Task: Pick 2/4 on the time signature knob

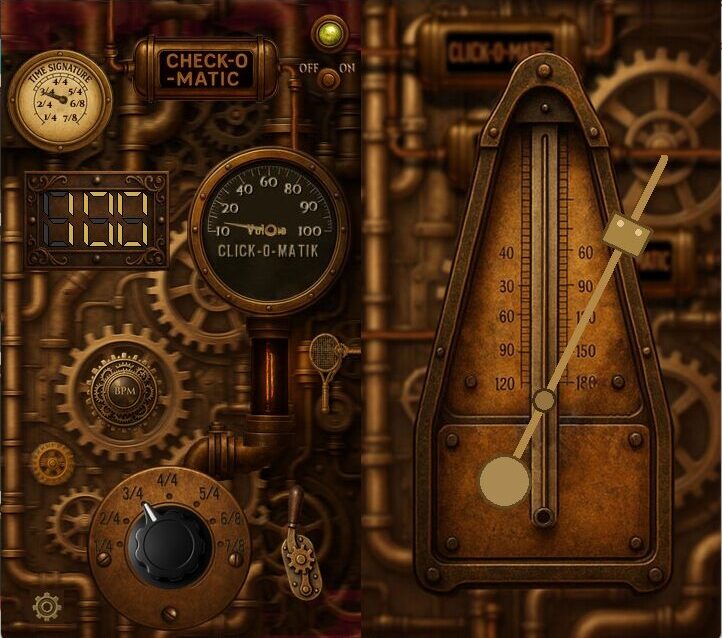Action: coord(109,518)
